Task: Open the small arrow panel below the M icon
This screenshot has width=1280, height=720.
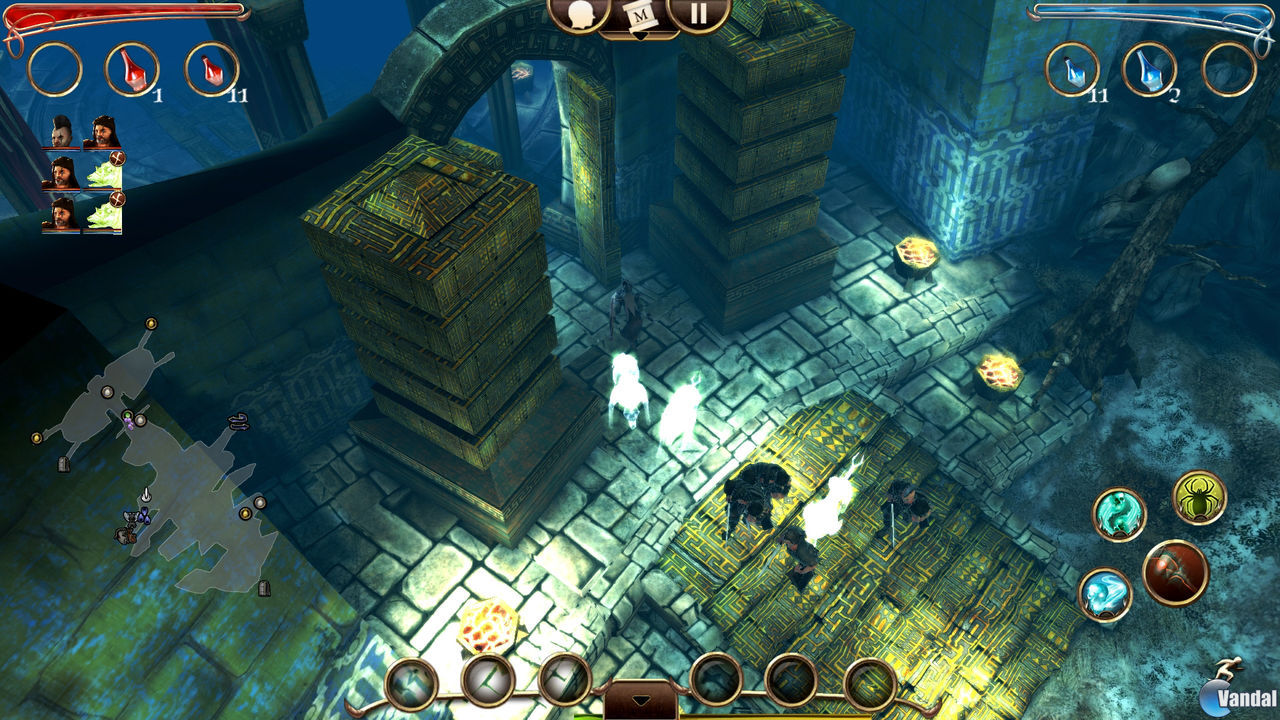Action: (x=642, y=35)
